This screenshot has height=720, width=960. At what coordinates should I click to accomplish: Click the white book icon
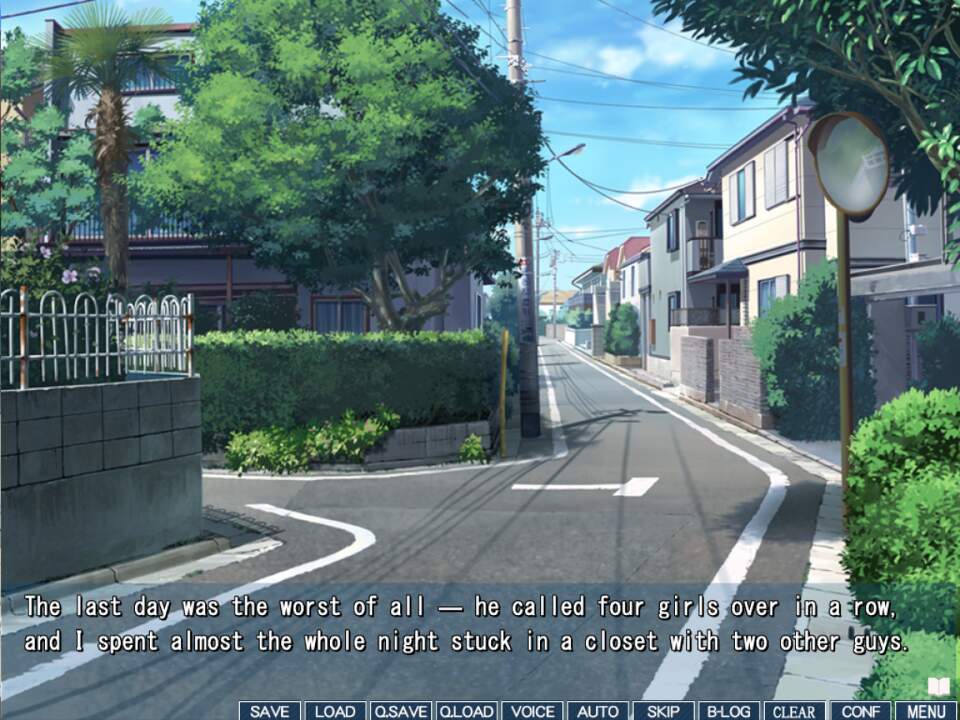pyautogui.click(x=938, y=686)
